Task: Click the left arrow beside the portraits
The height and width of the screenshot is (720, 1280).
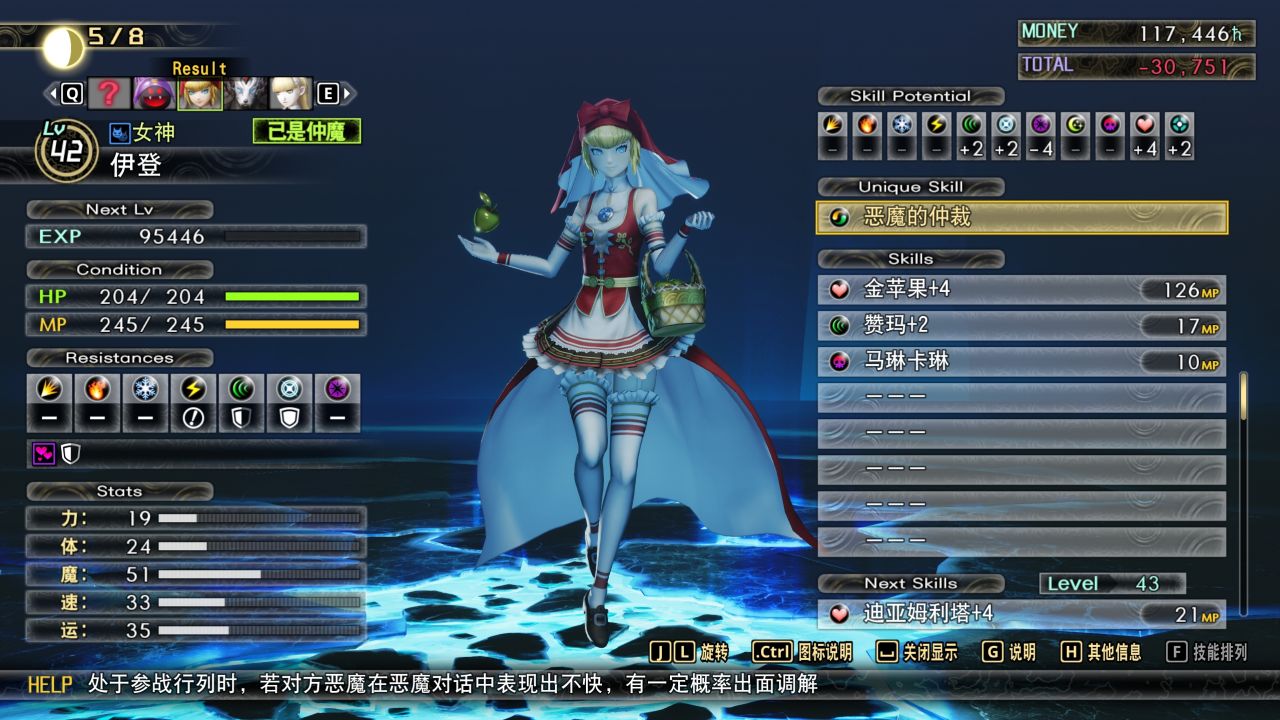Action: tap(50, 94)
